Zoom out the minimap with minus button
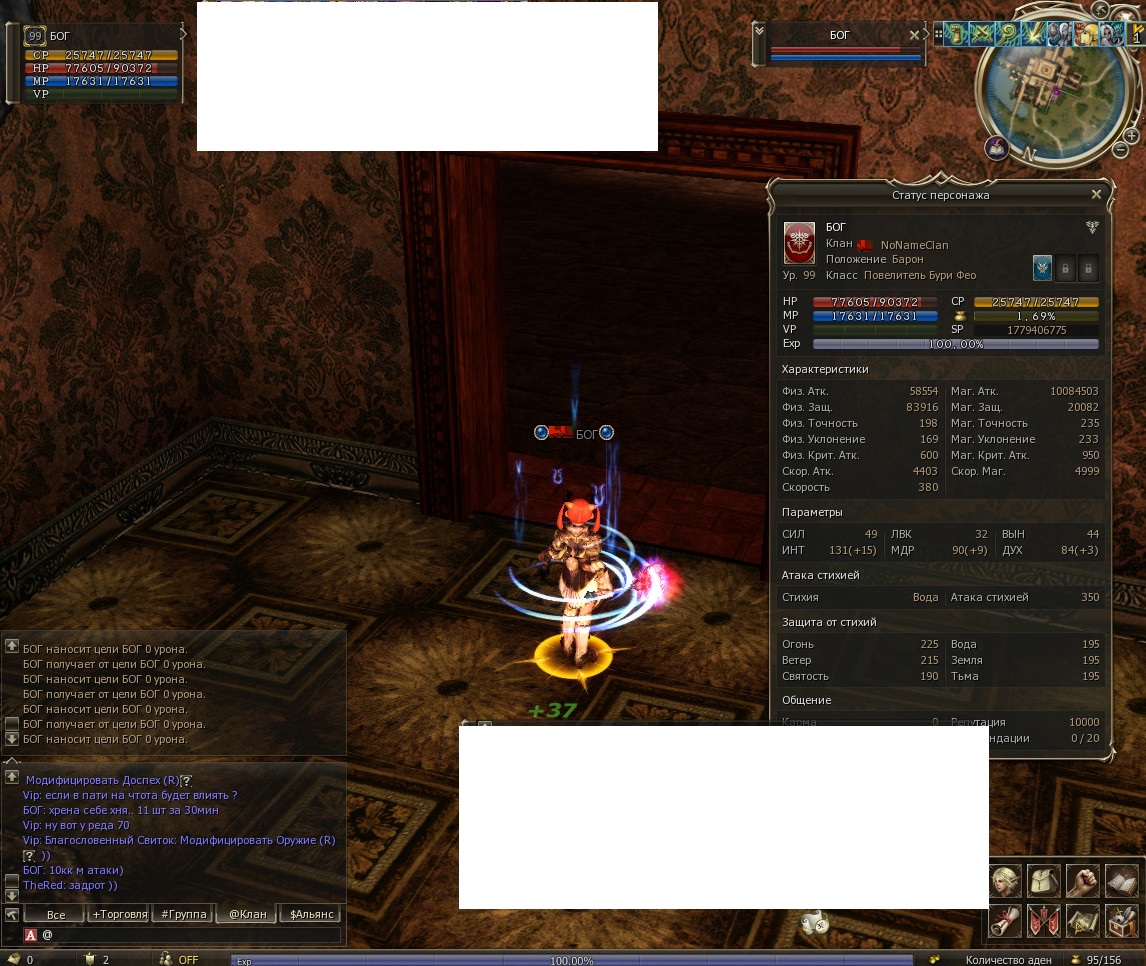This screenshot has height=966, width=1146. (x=1121, y=150)
